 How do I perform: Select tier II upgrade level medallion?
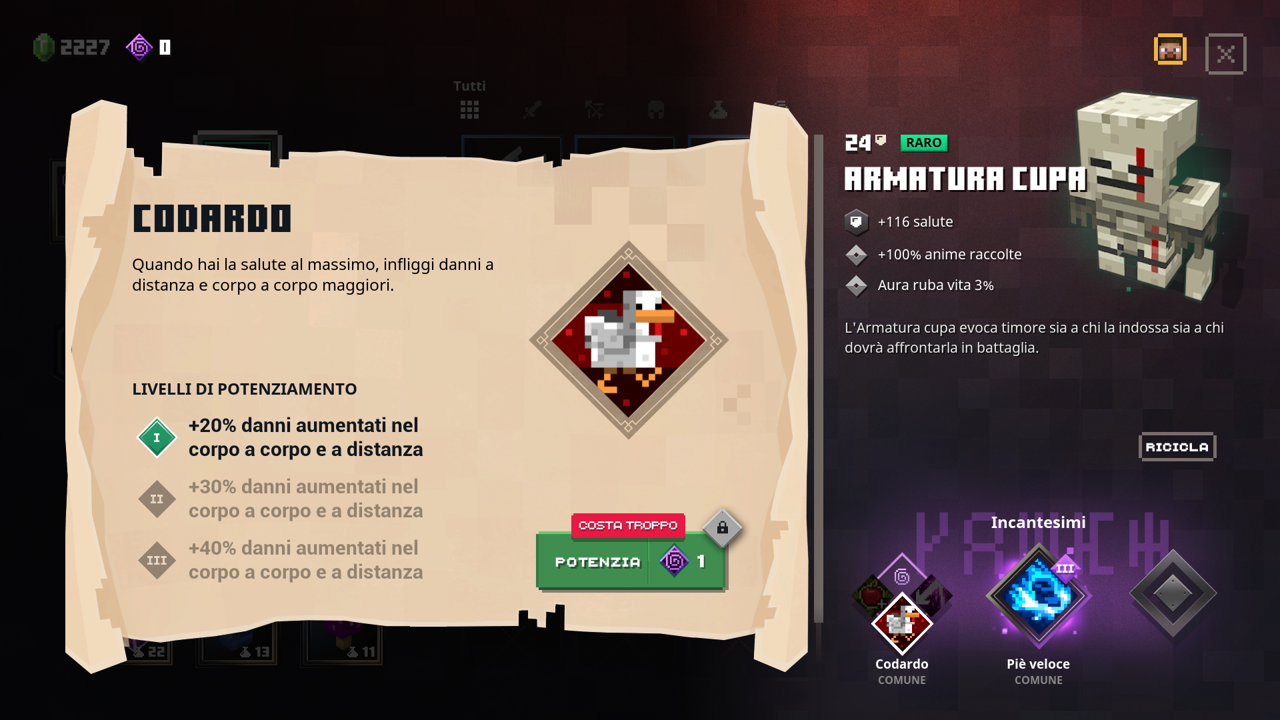point(156,499)
